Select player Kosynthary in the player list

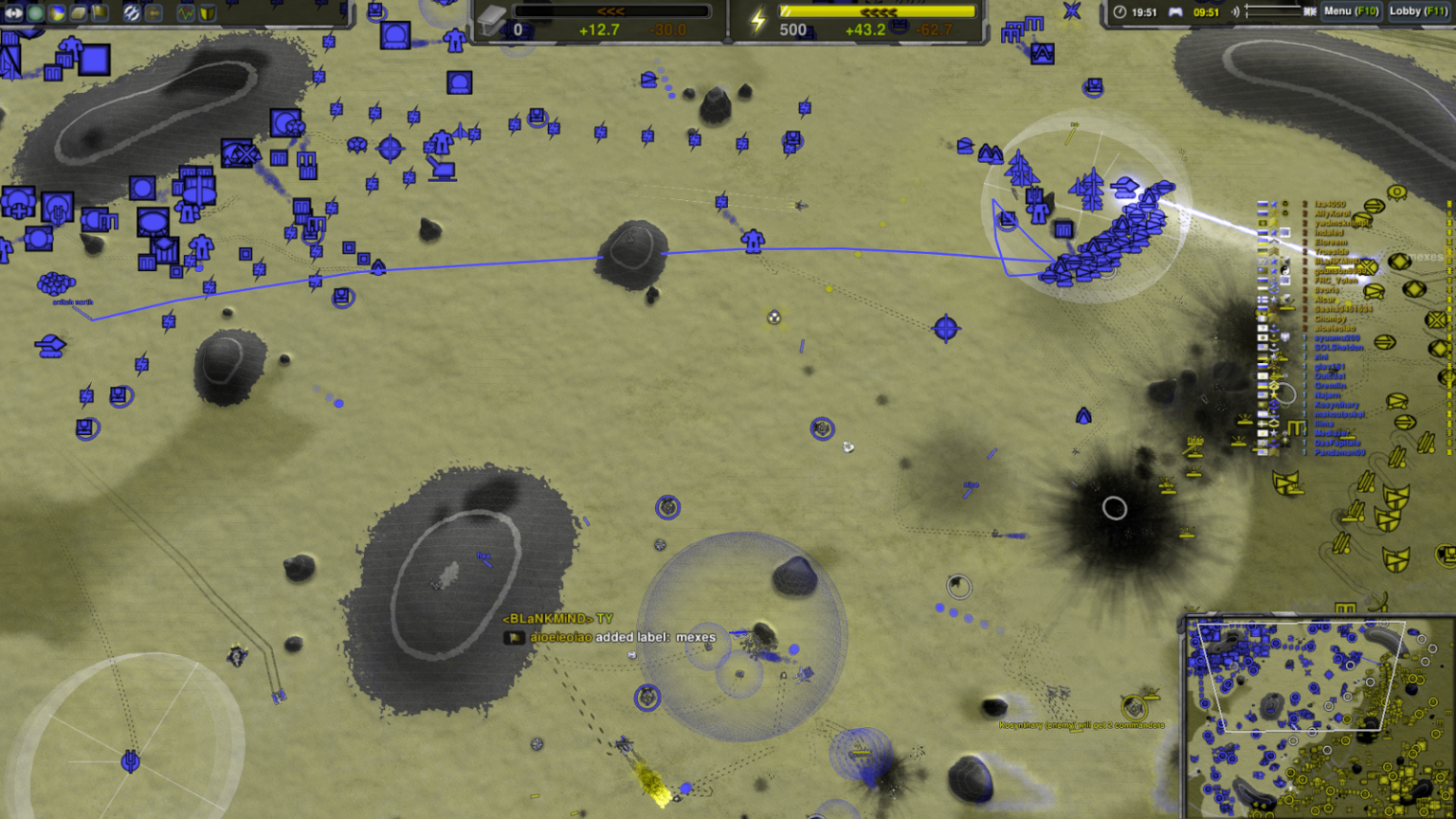coord(1336,403)
